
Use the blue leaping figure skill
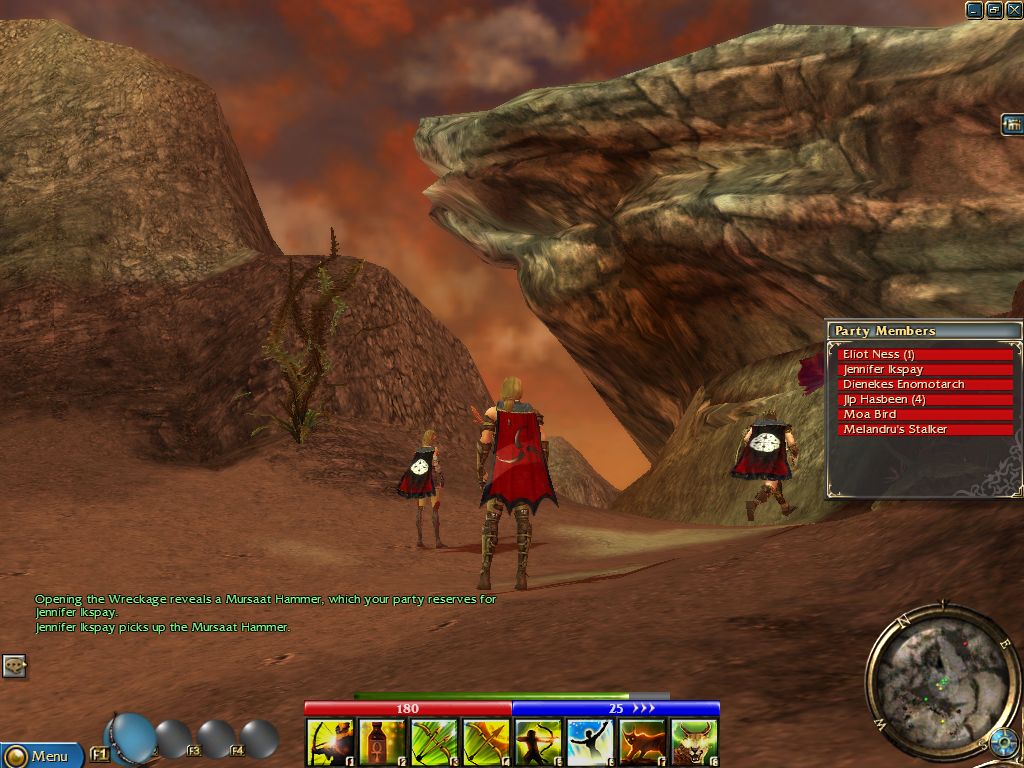(590, 742)
